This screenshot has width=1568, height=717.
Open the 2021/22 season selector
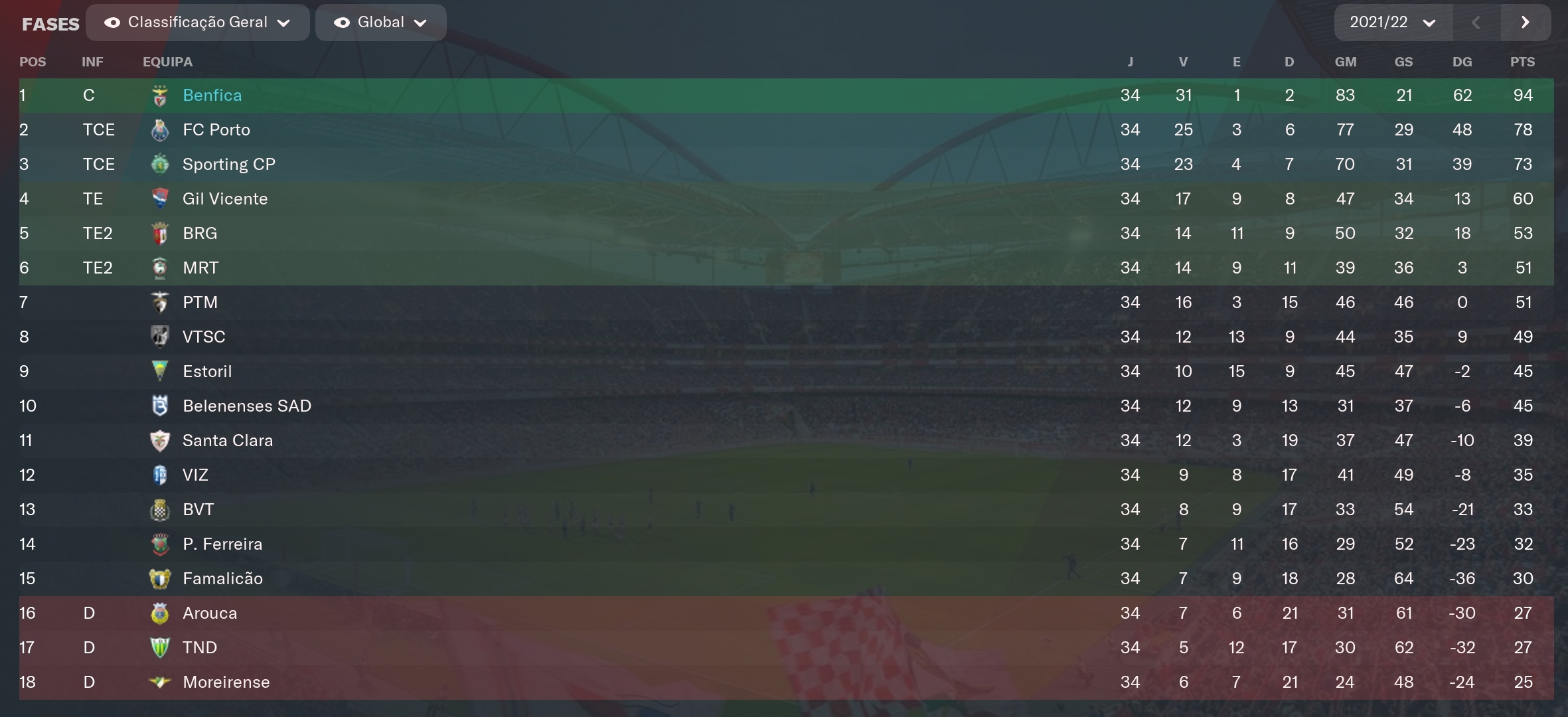(1392, 23)
